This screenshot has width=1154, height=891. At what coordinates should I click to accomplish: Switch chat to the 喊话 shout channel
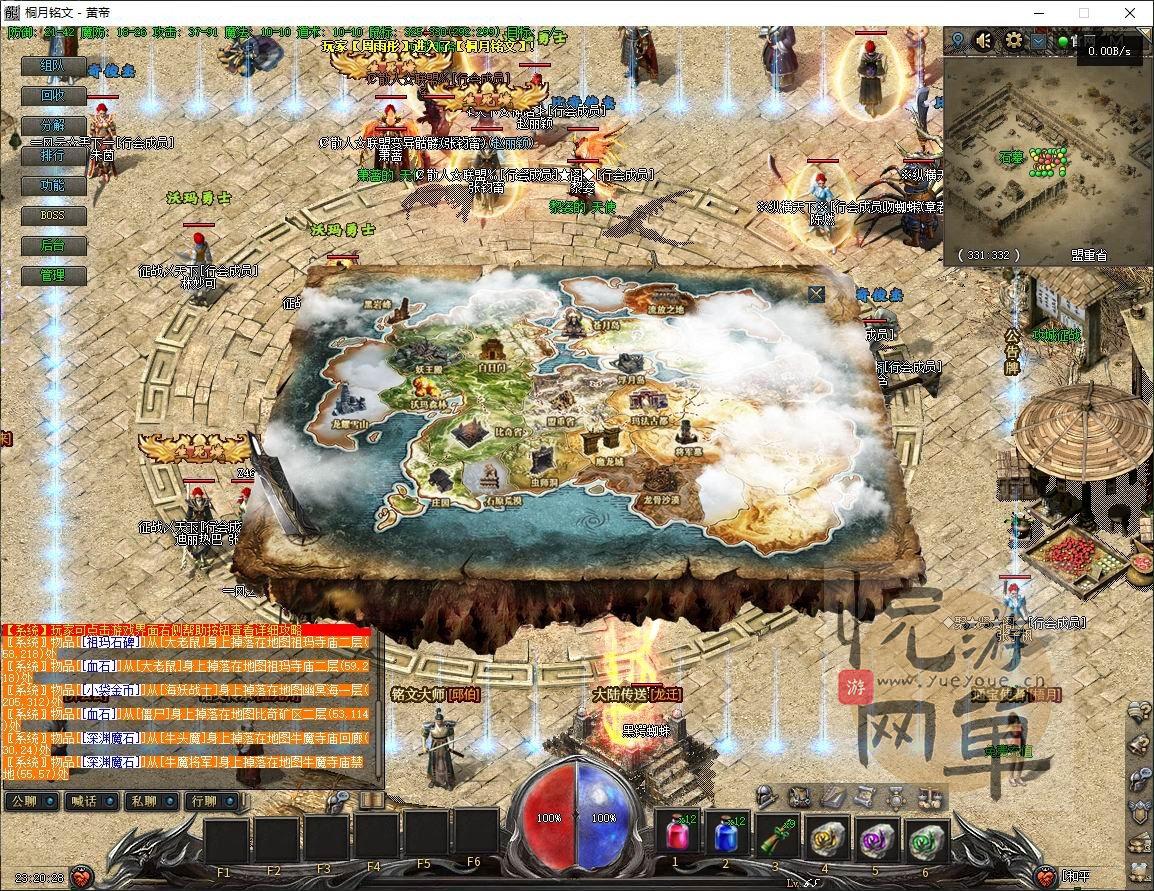(84, 801)
